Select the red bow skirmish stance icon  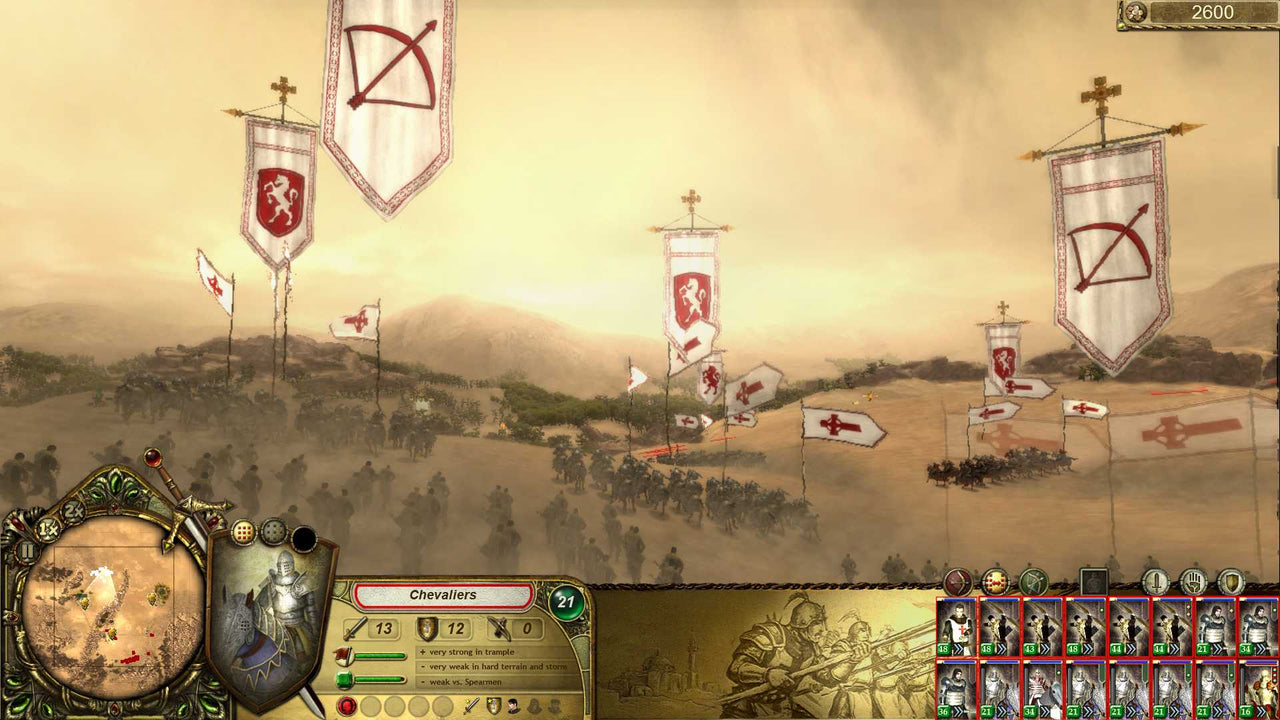[957, 582]
